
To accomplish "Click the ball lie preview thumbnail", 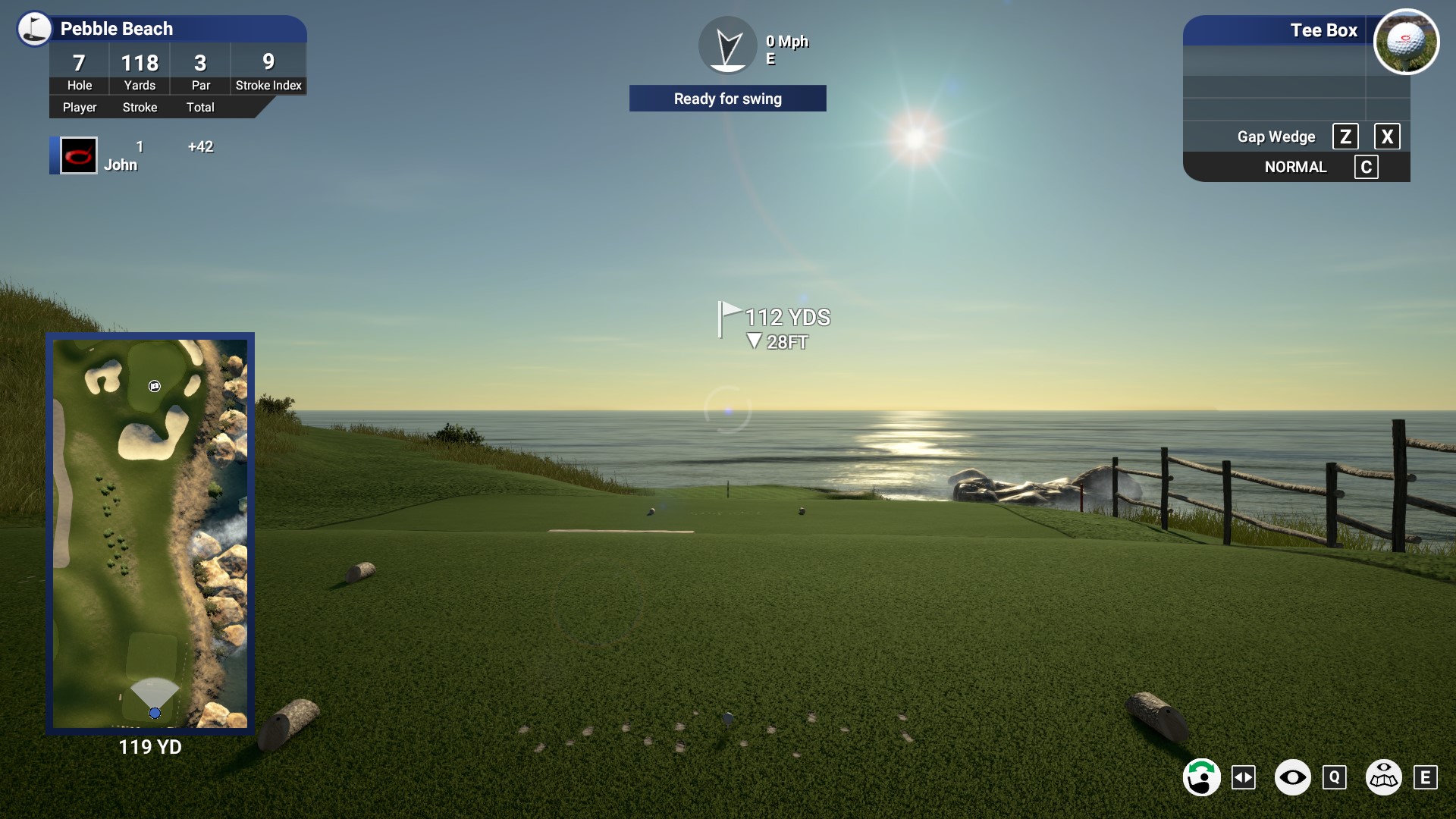I will click(x=1407, y=42).
